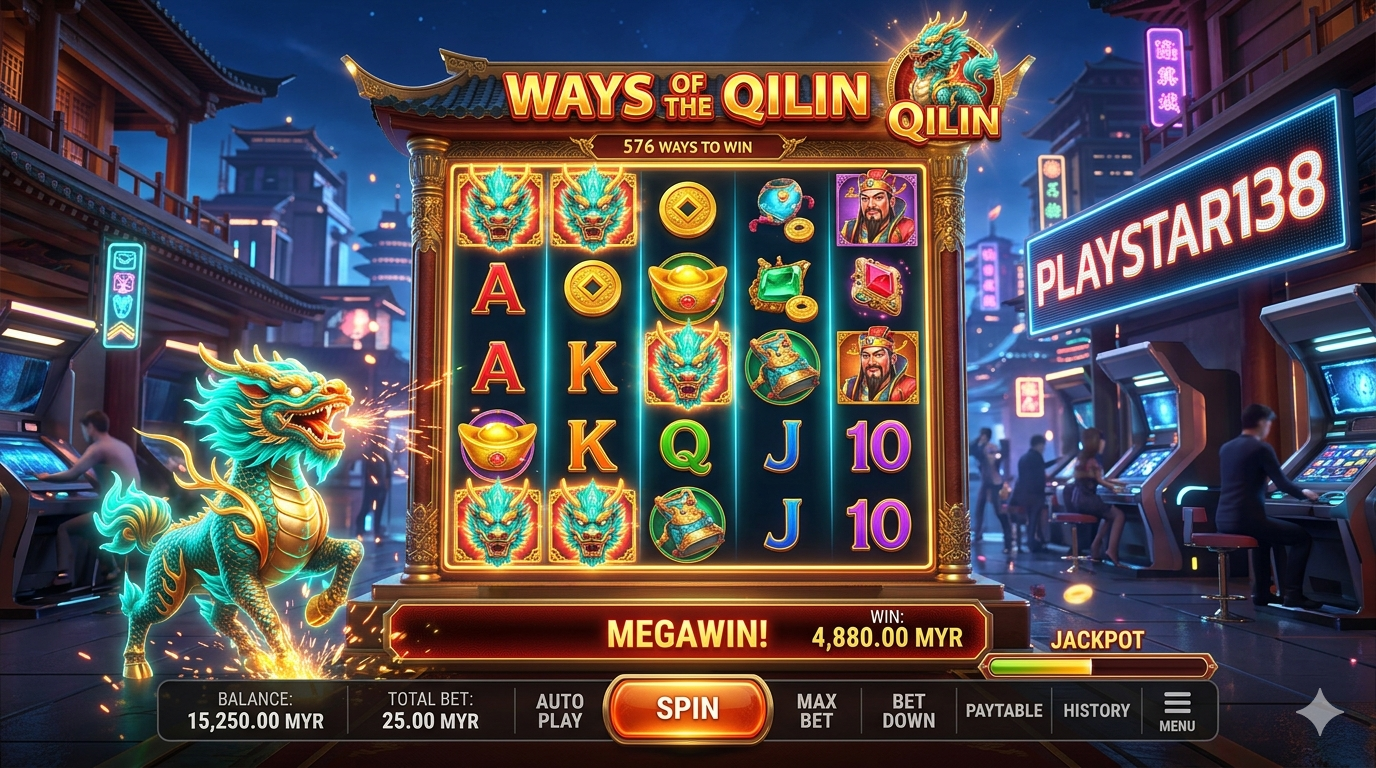The height and width of the screenshot is (768, 1376).
Task: Set the Max Bet
Action: pyautogui.click(x=816, y=710)
